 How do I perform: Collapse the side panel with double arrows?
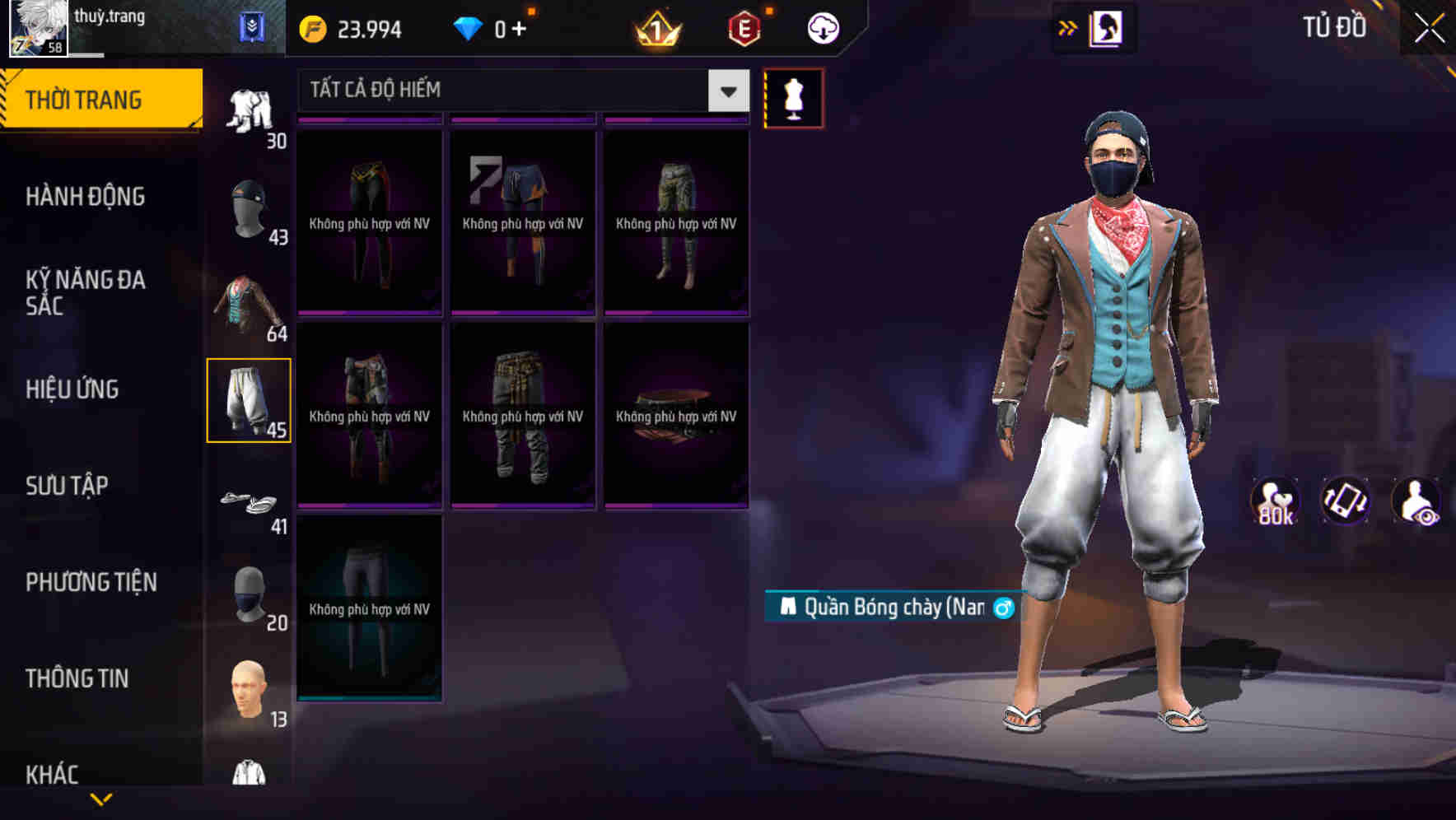(x=1068, y=27)
